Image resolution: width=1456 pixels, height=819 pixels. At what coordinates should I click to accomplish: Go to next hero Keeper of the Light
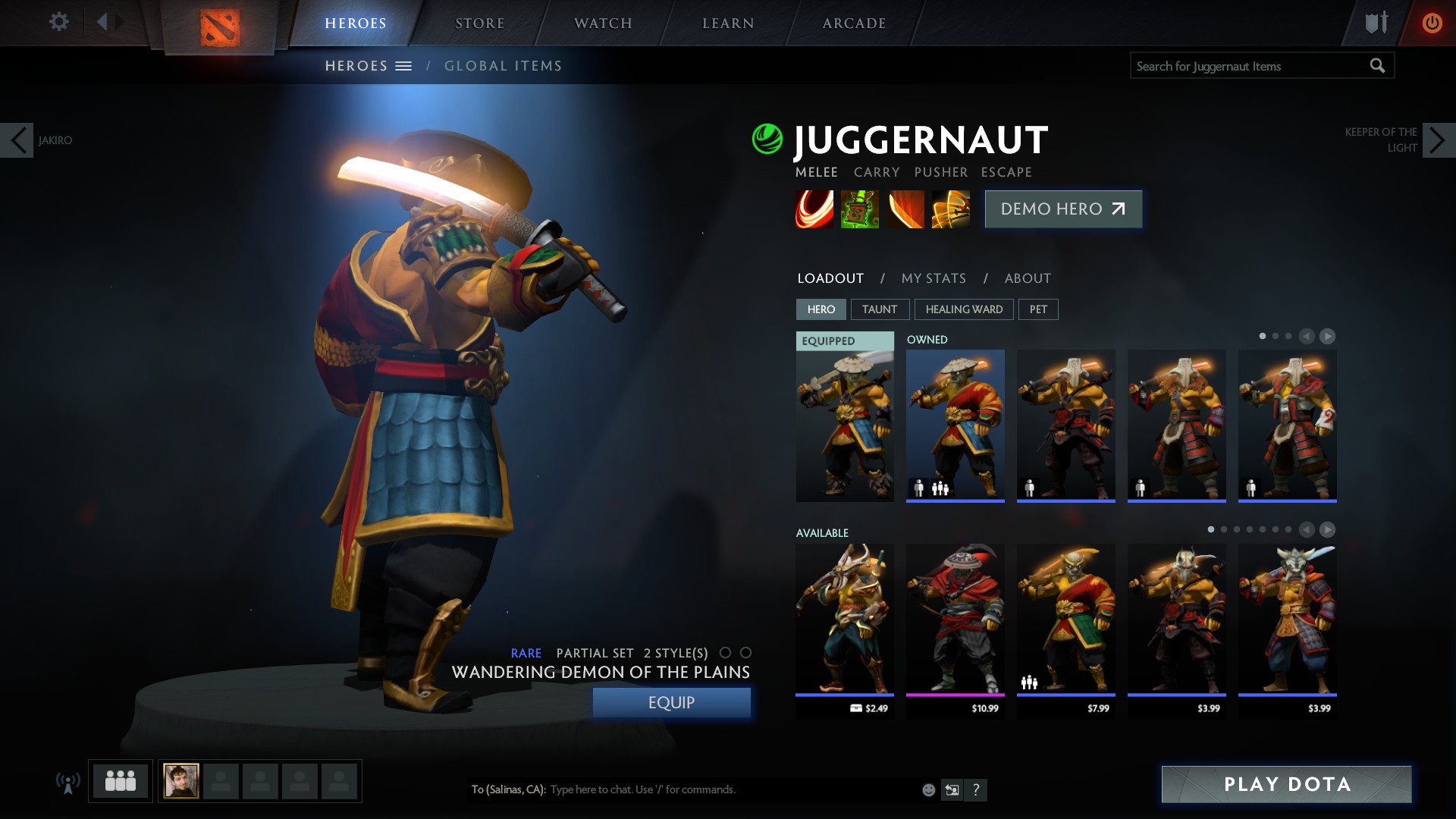click(x=1439, y=140)
